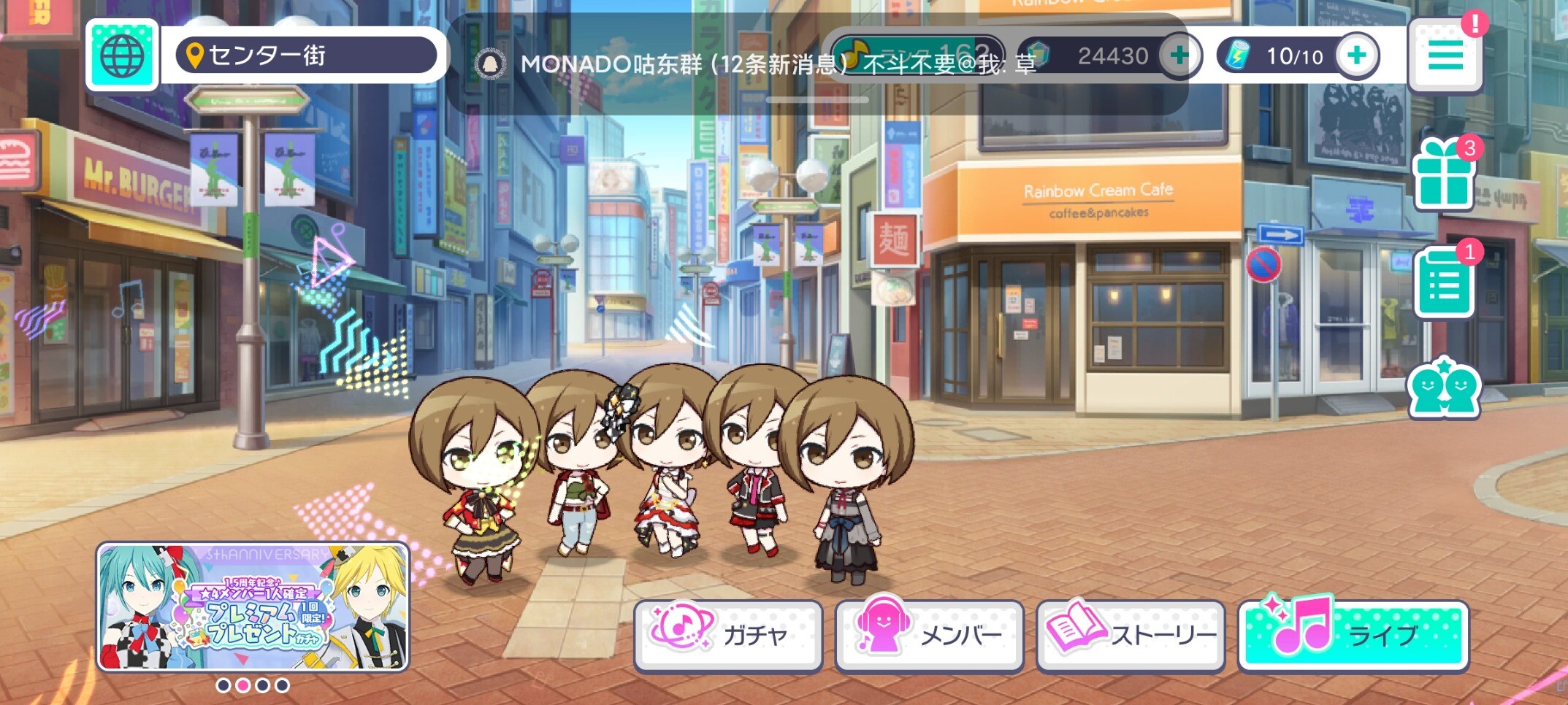Open the ストーリー story menu
Viewport: 1568px width, 705px height.
pyautogui.click(x=1130, y=635)
